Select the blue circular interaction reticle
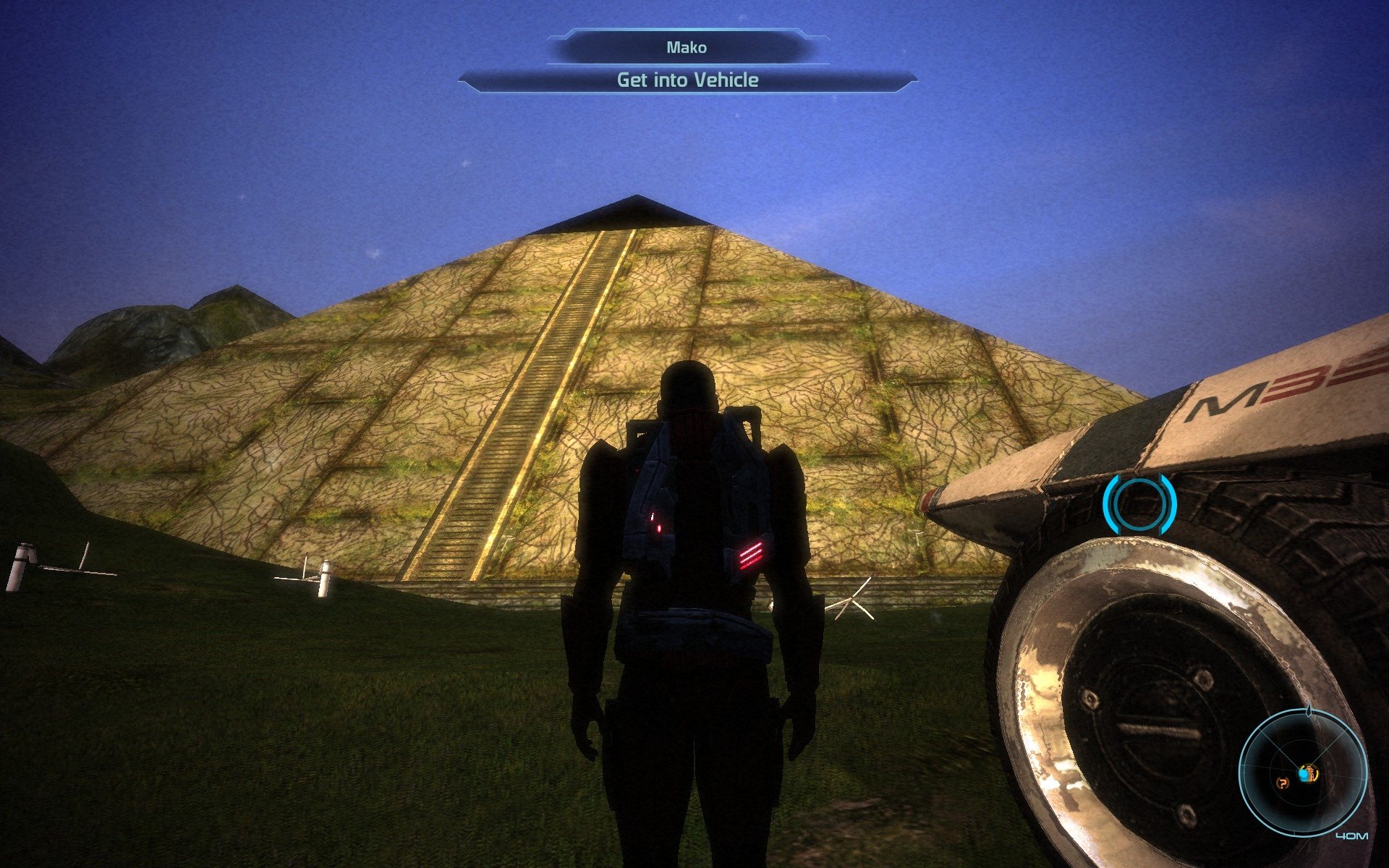 (x=1139, y=504)
